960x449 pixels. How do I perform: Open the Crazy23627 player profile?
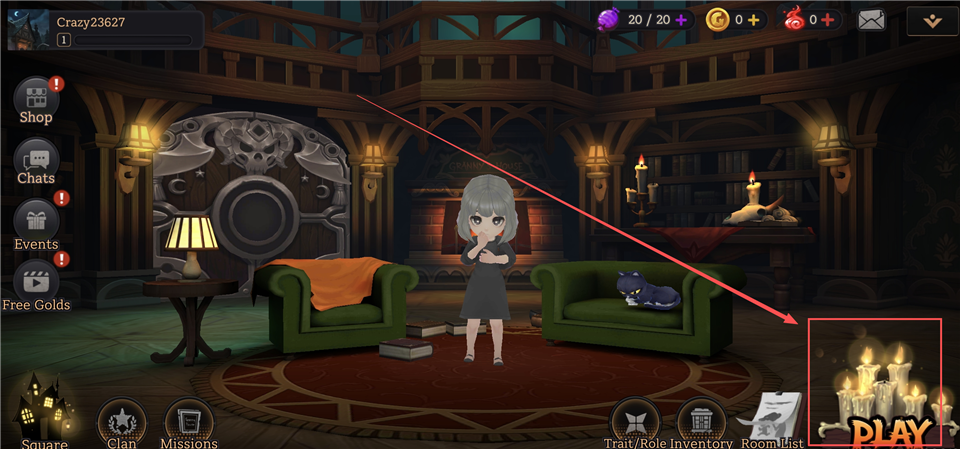27,29
